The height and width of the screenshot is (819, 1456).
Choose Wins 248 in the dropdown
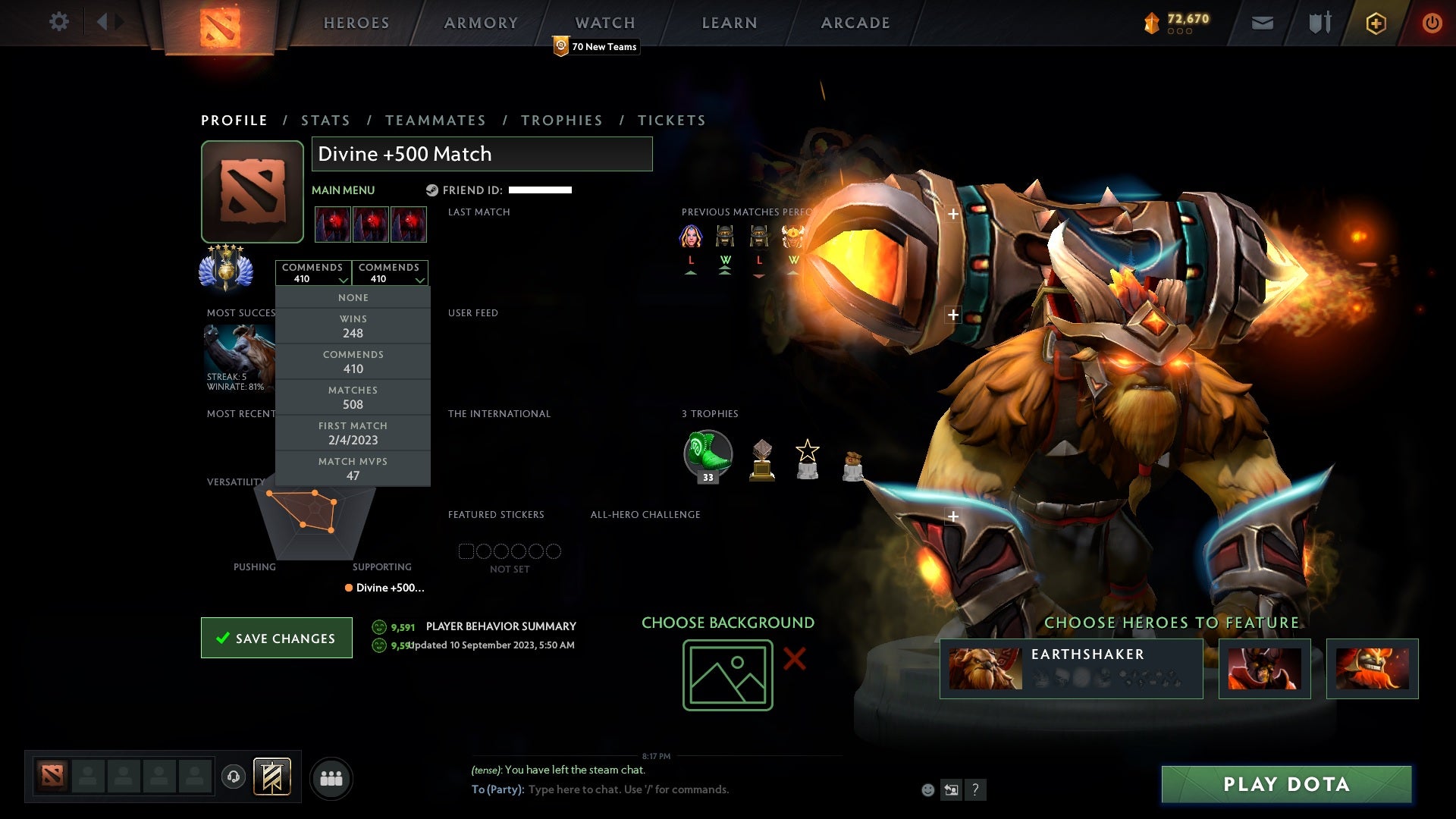click(353, 326)
